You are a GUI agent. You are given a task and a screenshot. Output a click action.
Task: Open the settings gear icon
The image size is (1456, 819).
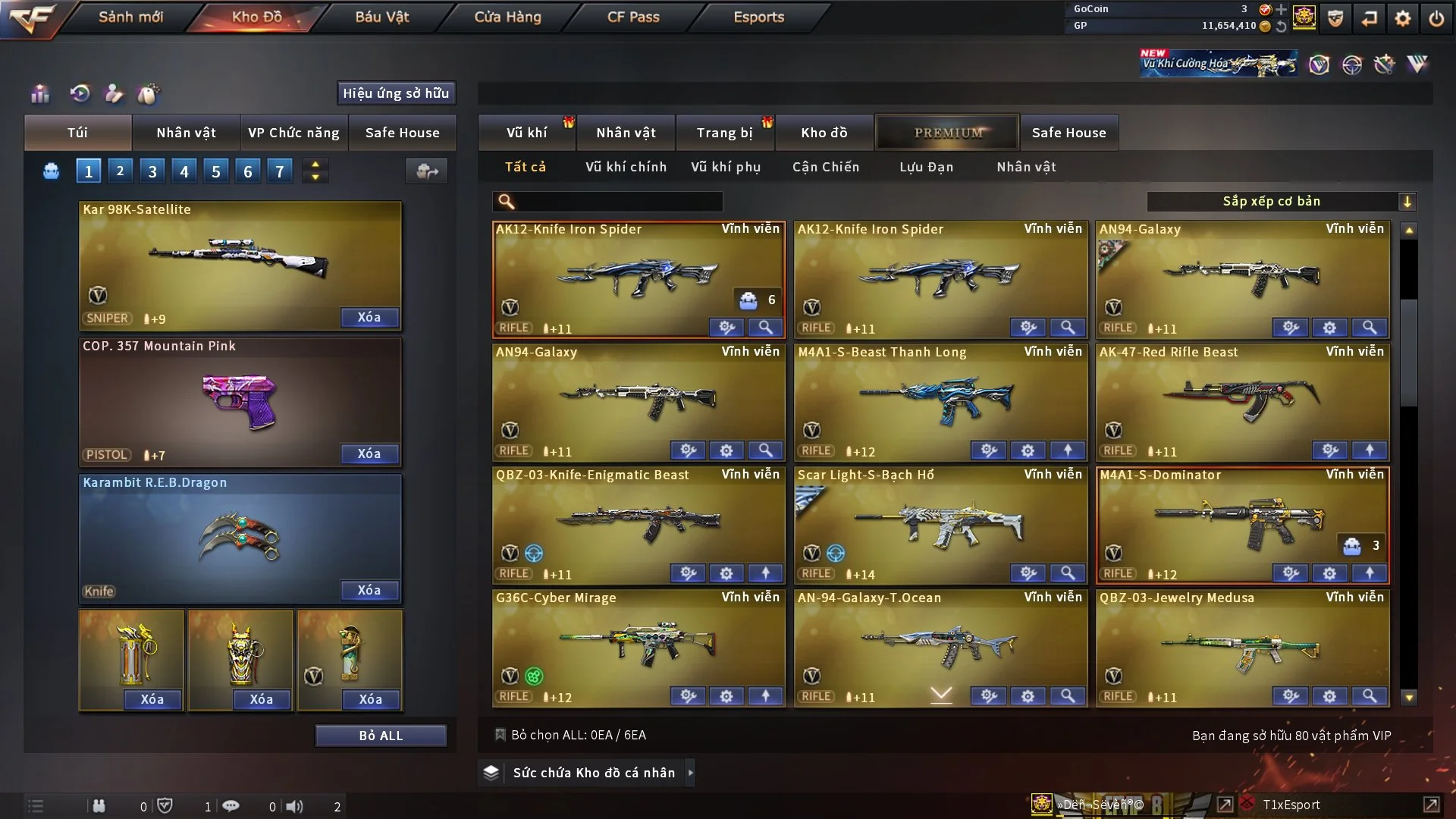pyautogui.click(x=1403, y=18)
